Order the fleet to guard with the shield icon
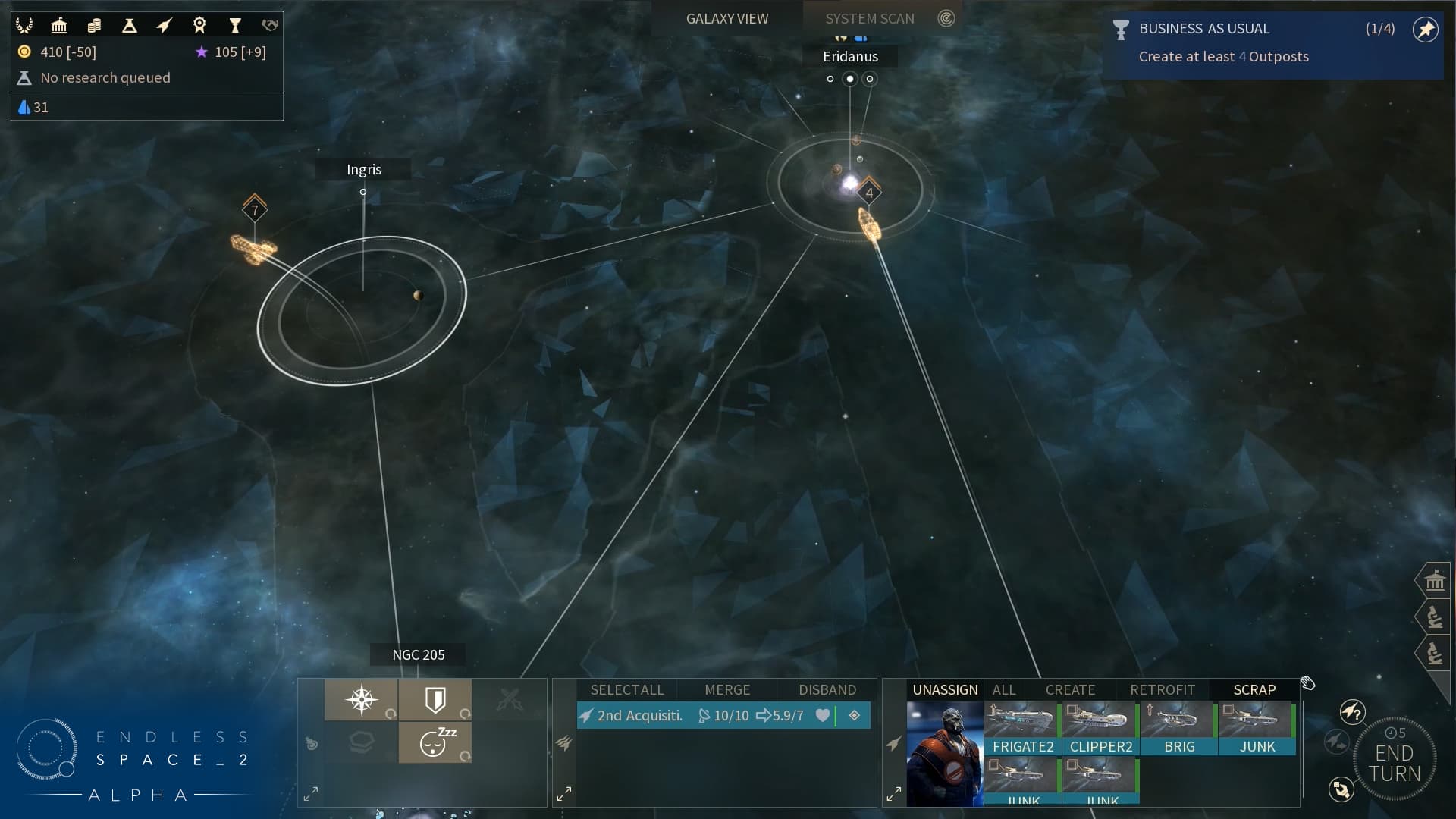Viewport: 1456px width, 819px height. click(x=436, y=699)
